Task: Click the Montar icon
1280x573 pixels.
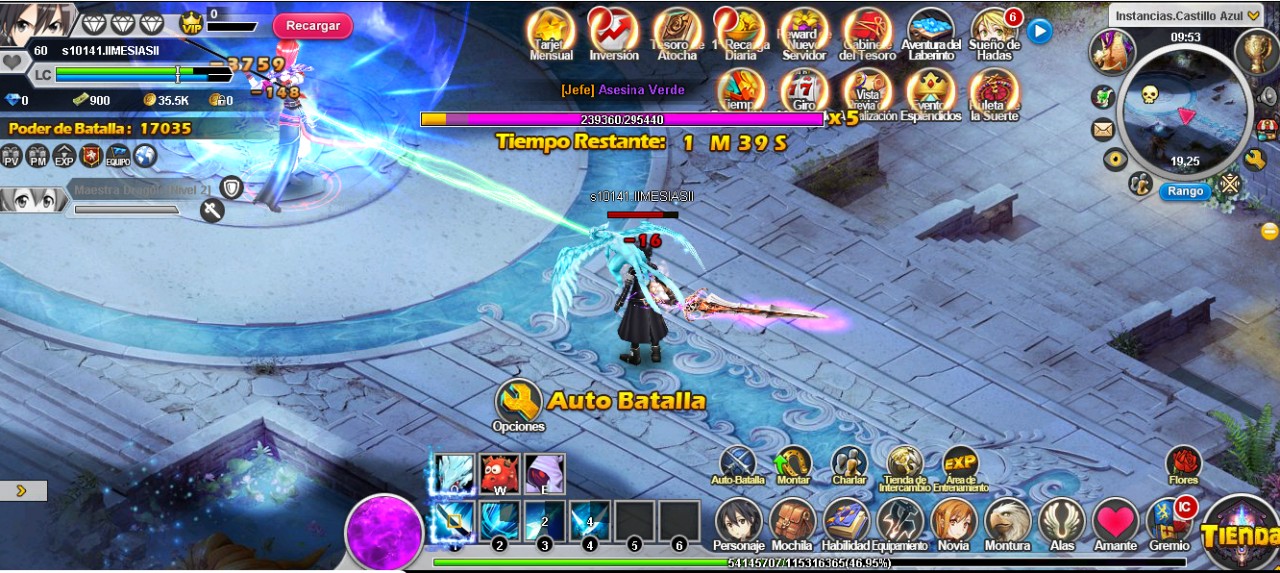Action: tap(793, 463)
